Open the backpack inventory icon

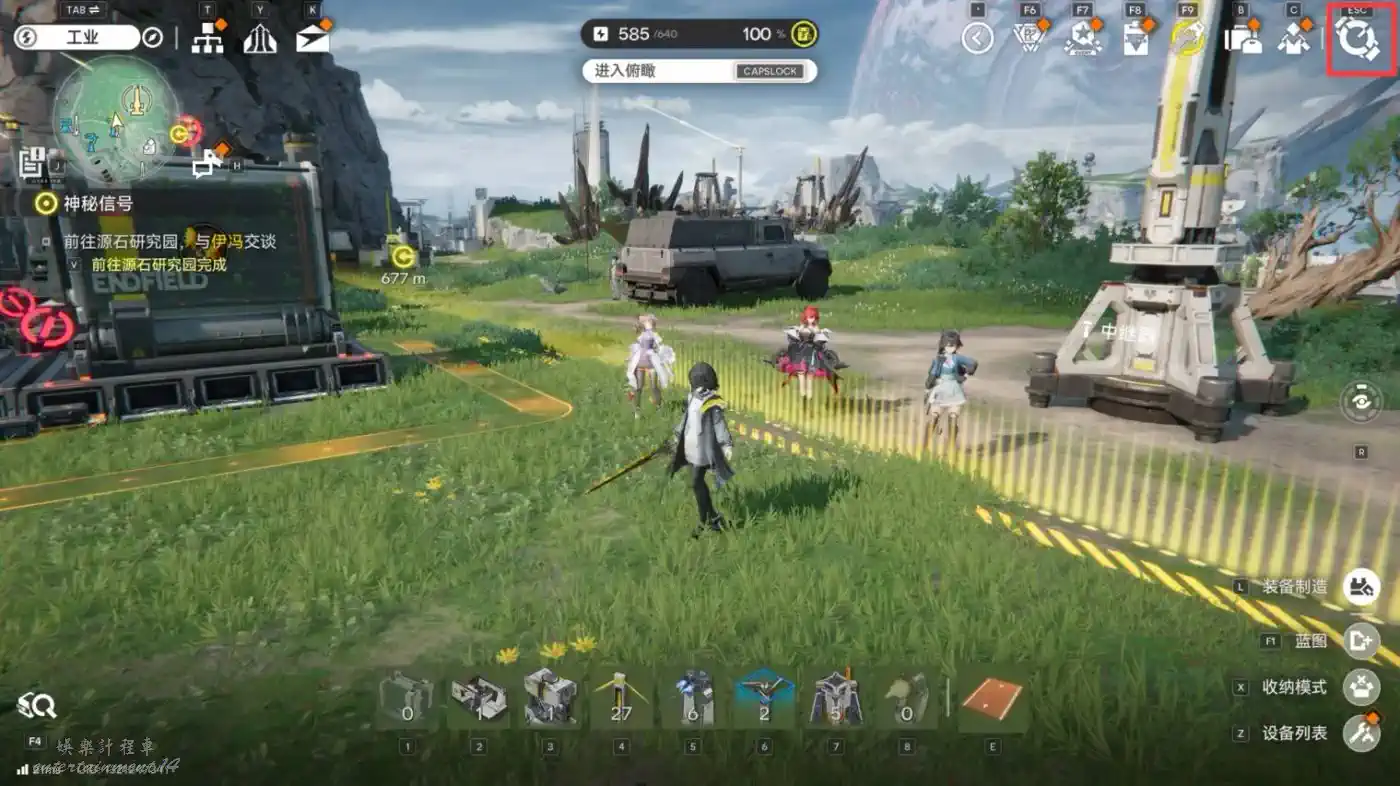(x=1242, y=39)
